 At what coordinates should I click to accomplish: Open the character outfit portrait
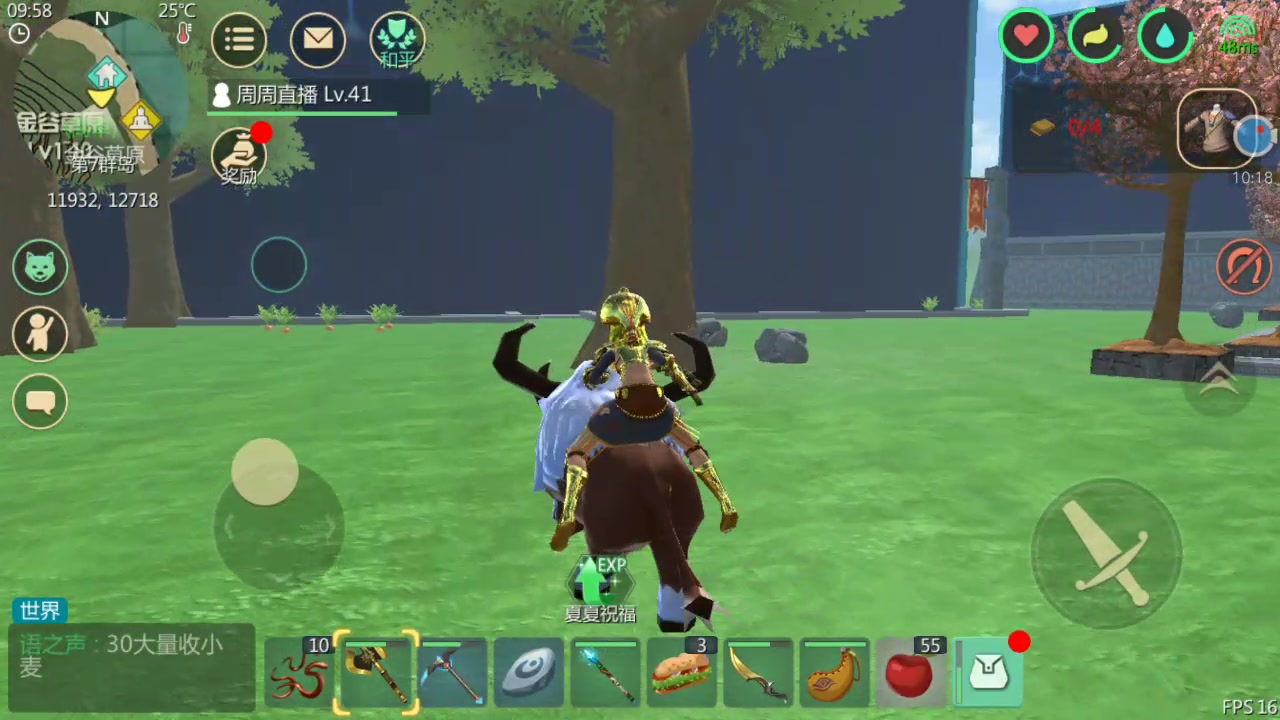pyautogui.click(x=1217, y=129)
